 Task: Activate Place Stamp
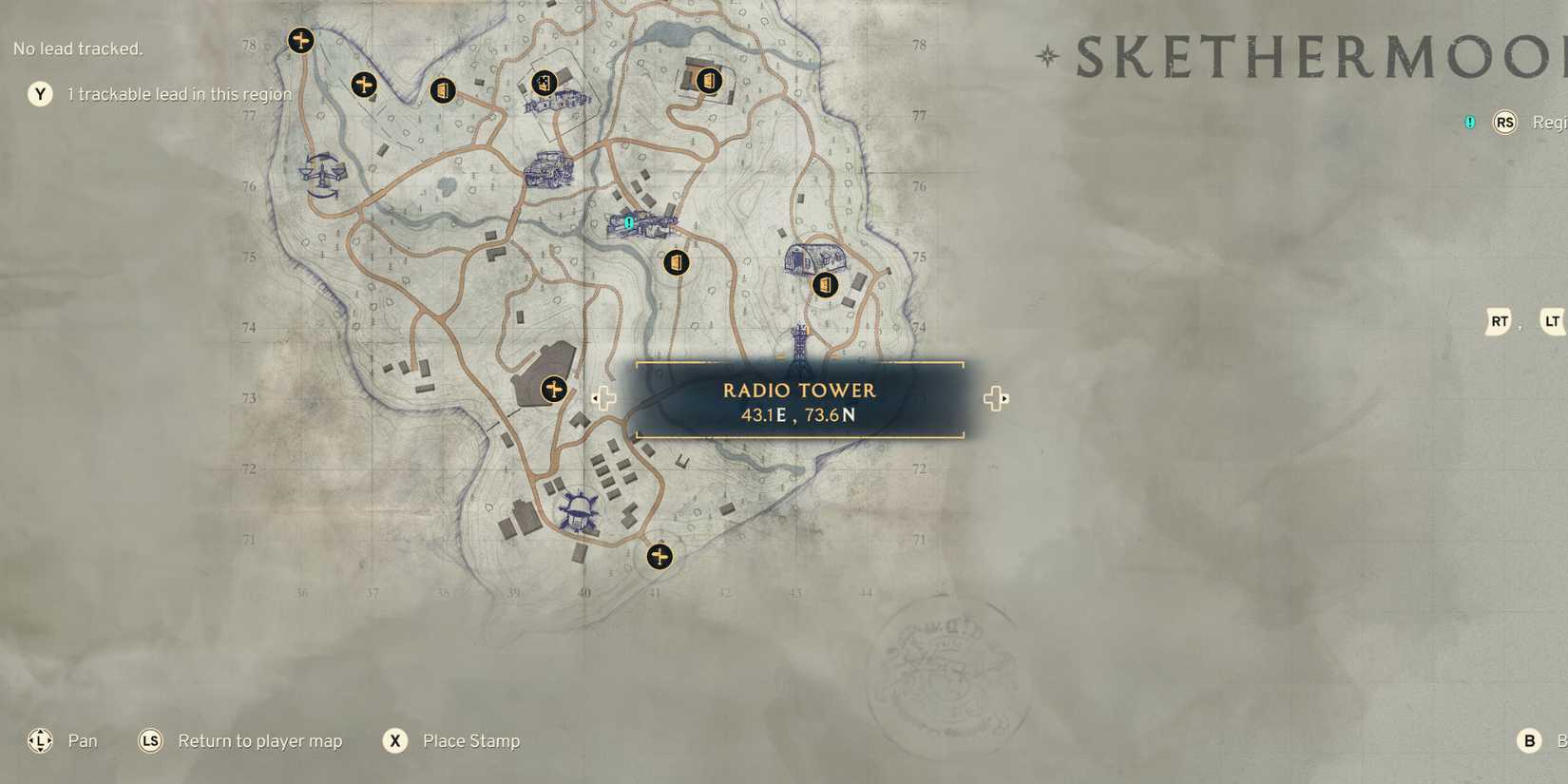(x=394, y=740)
